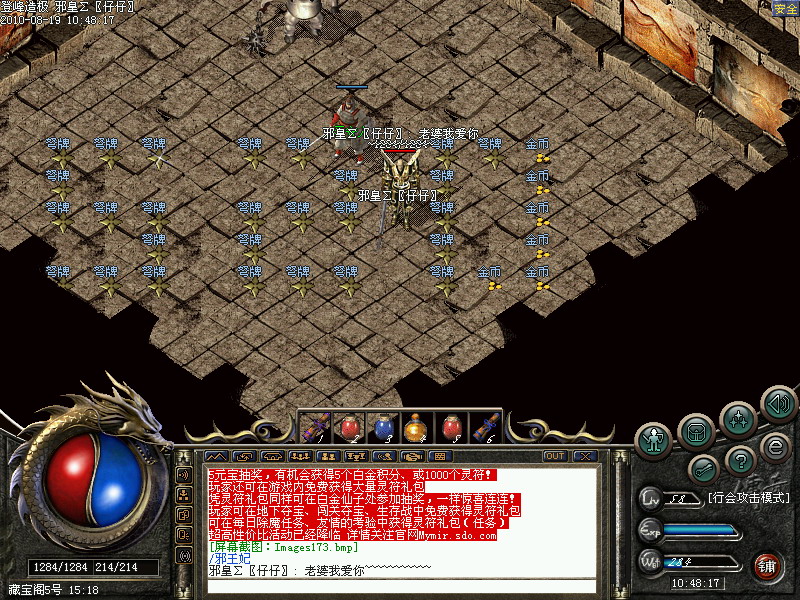Use the scroll in belt slot 6
The height and width of the screenshot is (600, 800).
click(x=485, y=427)
